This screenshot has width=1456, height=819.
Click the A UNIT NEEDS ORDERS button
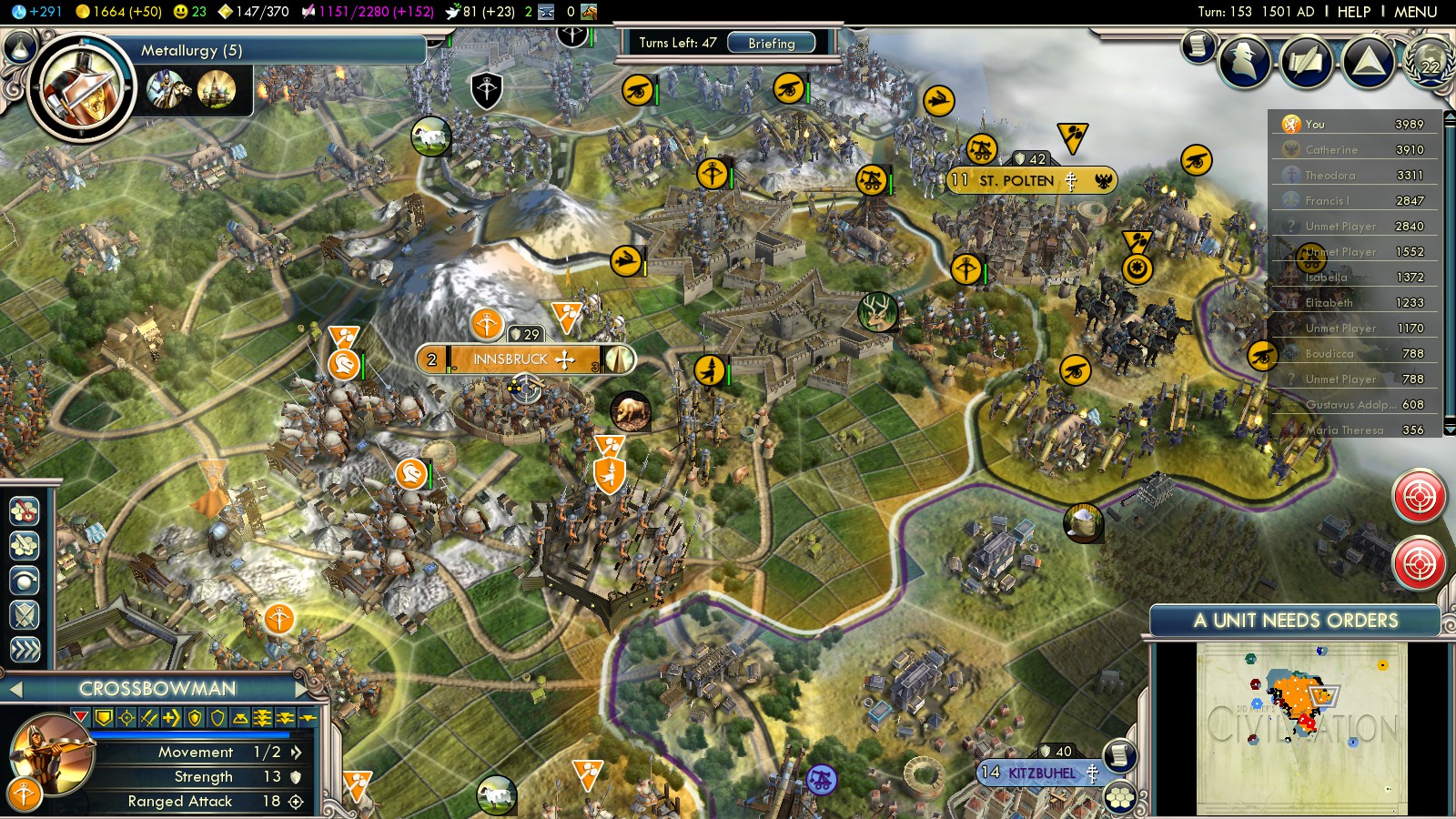pyautogui.click(x=1295, y=621)
